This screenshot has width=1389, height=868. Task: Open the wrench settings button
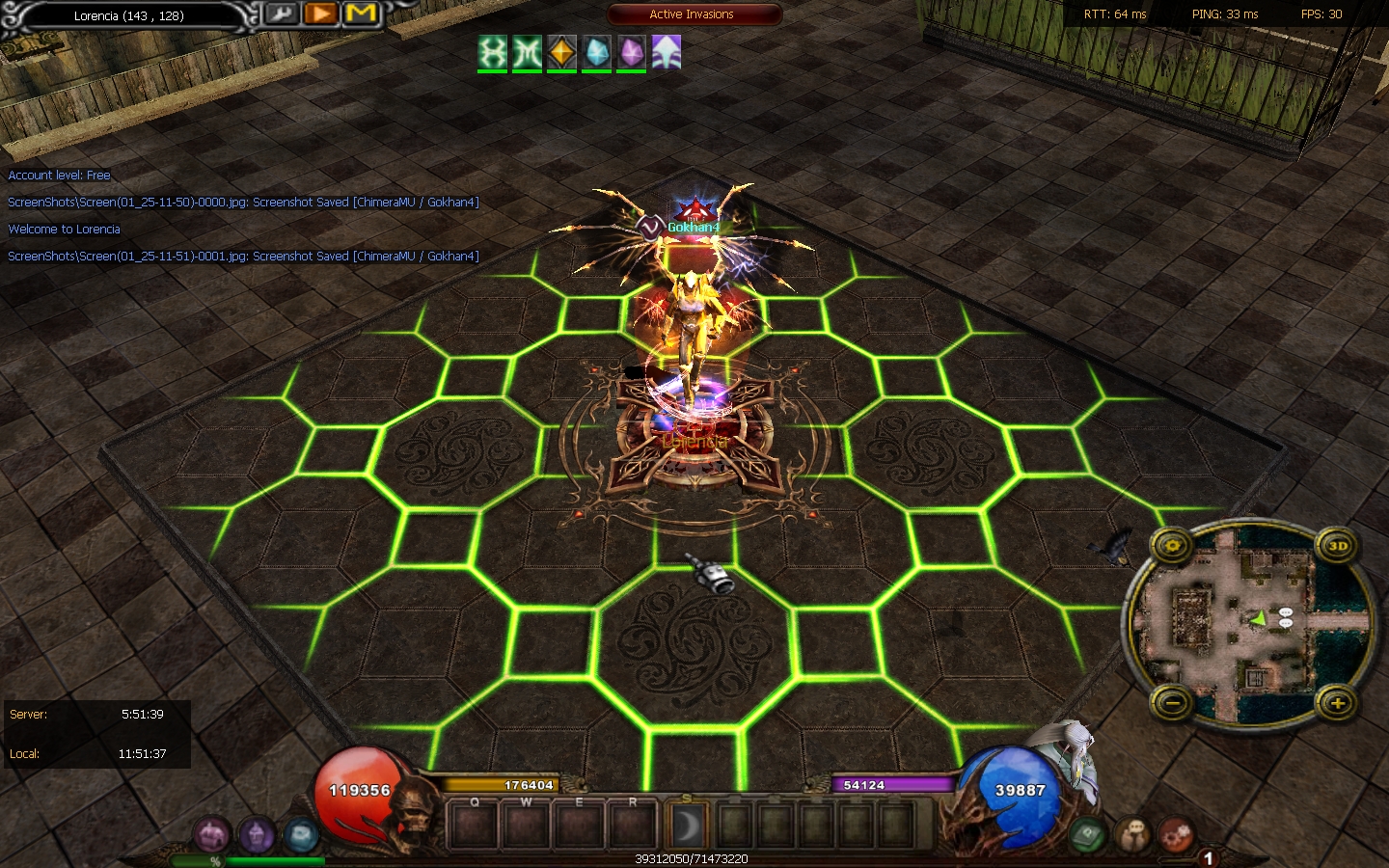282,14
